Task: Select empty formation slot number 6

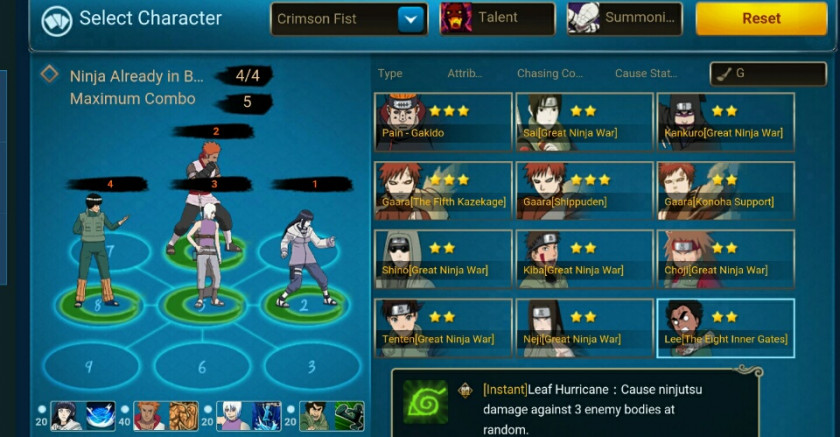Action: [202, 367]
